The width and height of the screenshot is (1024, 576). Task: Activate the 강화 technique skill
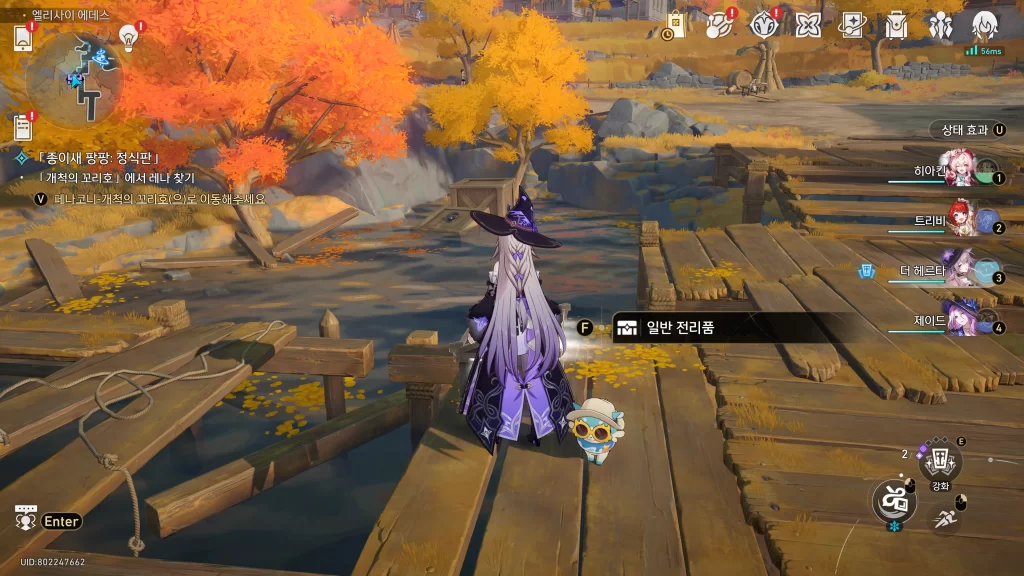940,463
